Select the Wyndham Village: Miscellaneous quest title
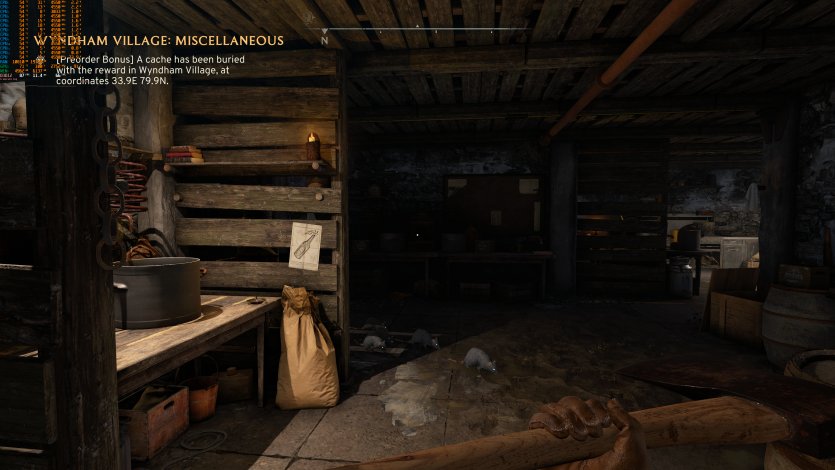This screenshot has width=835, height=470. (159, 41)
